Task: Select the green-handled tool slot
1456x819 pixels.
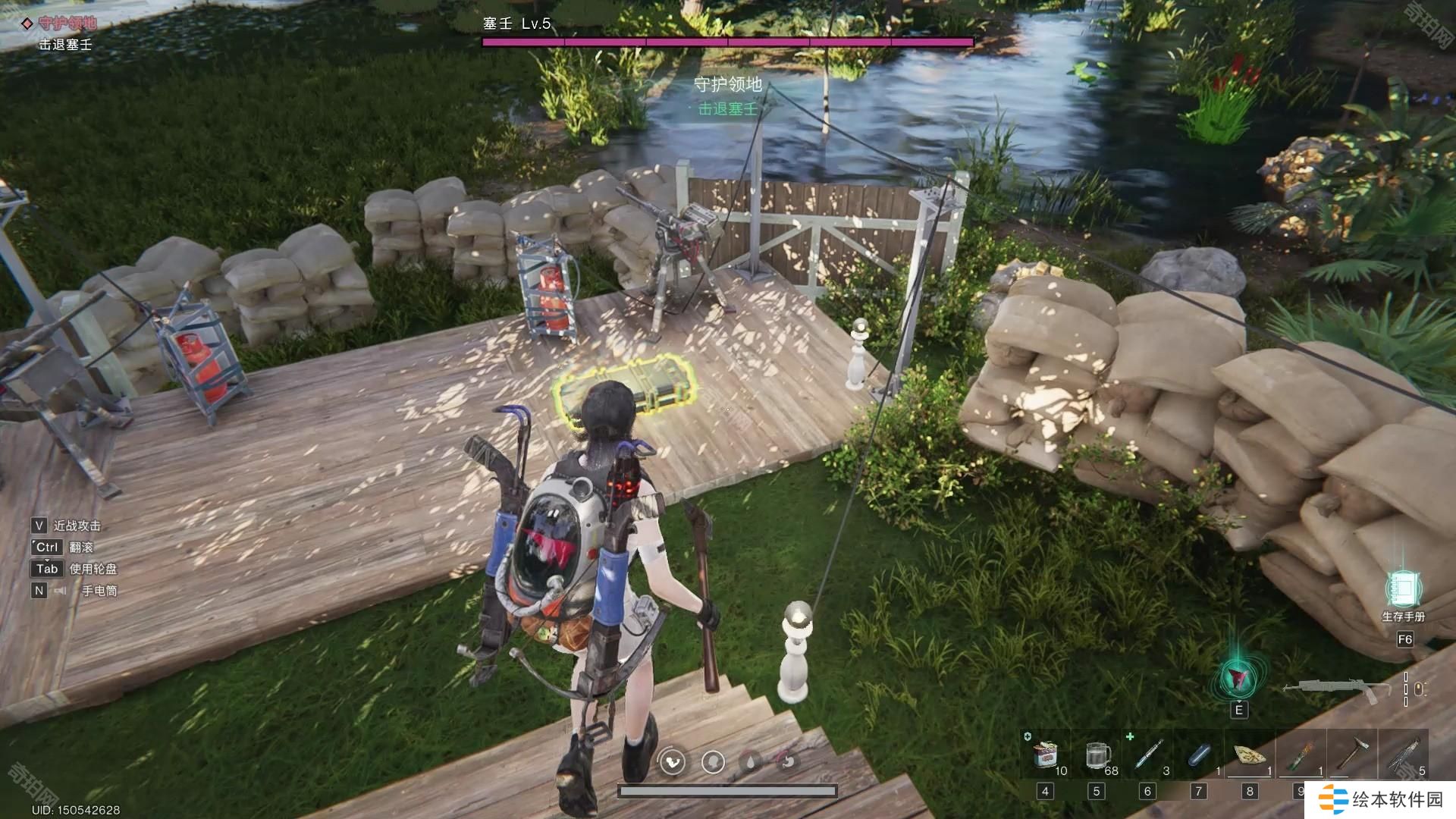Action: click(x=1301, y=756)
